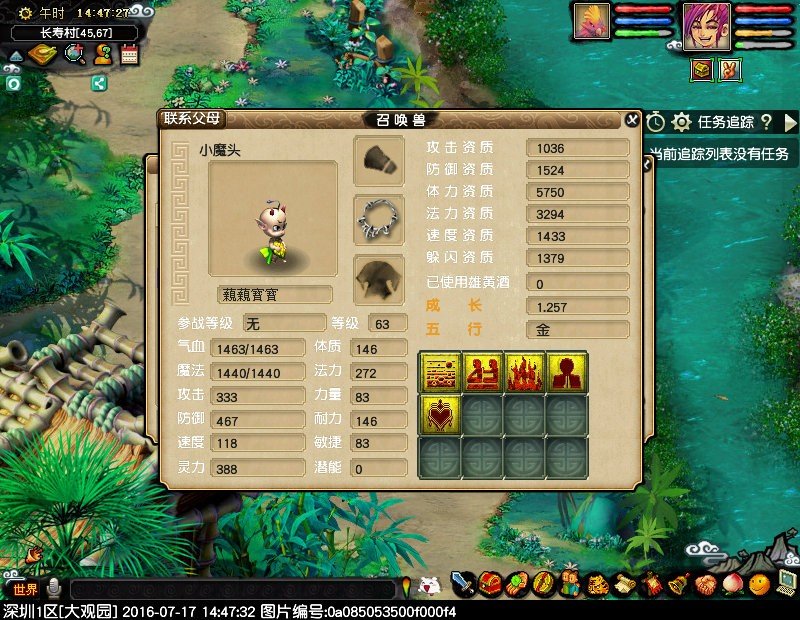Click the treasure chest buff icon
This screenshot has height=620, width=800.
coord(702,70)
